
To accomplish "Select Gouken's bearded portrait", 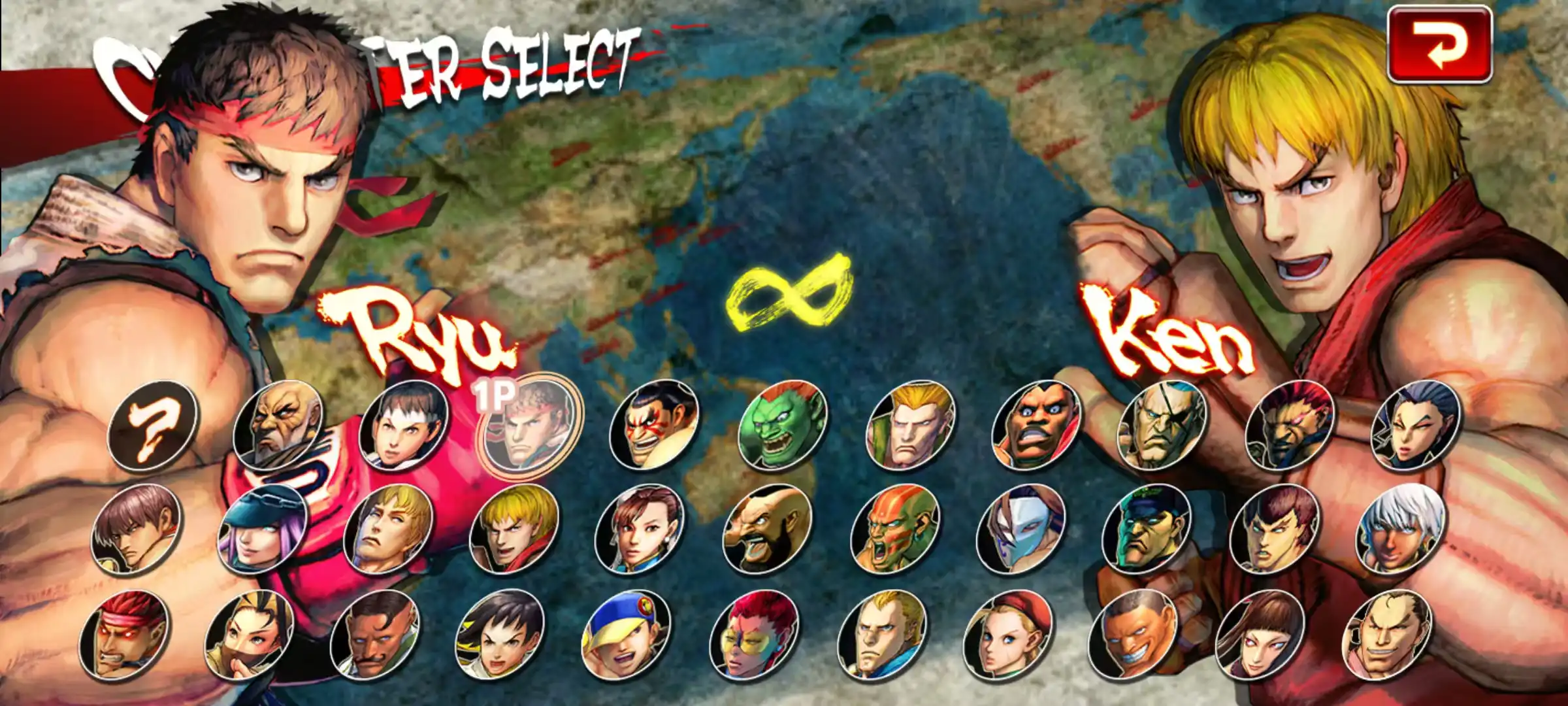I will tap(278, 425).
